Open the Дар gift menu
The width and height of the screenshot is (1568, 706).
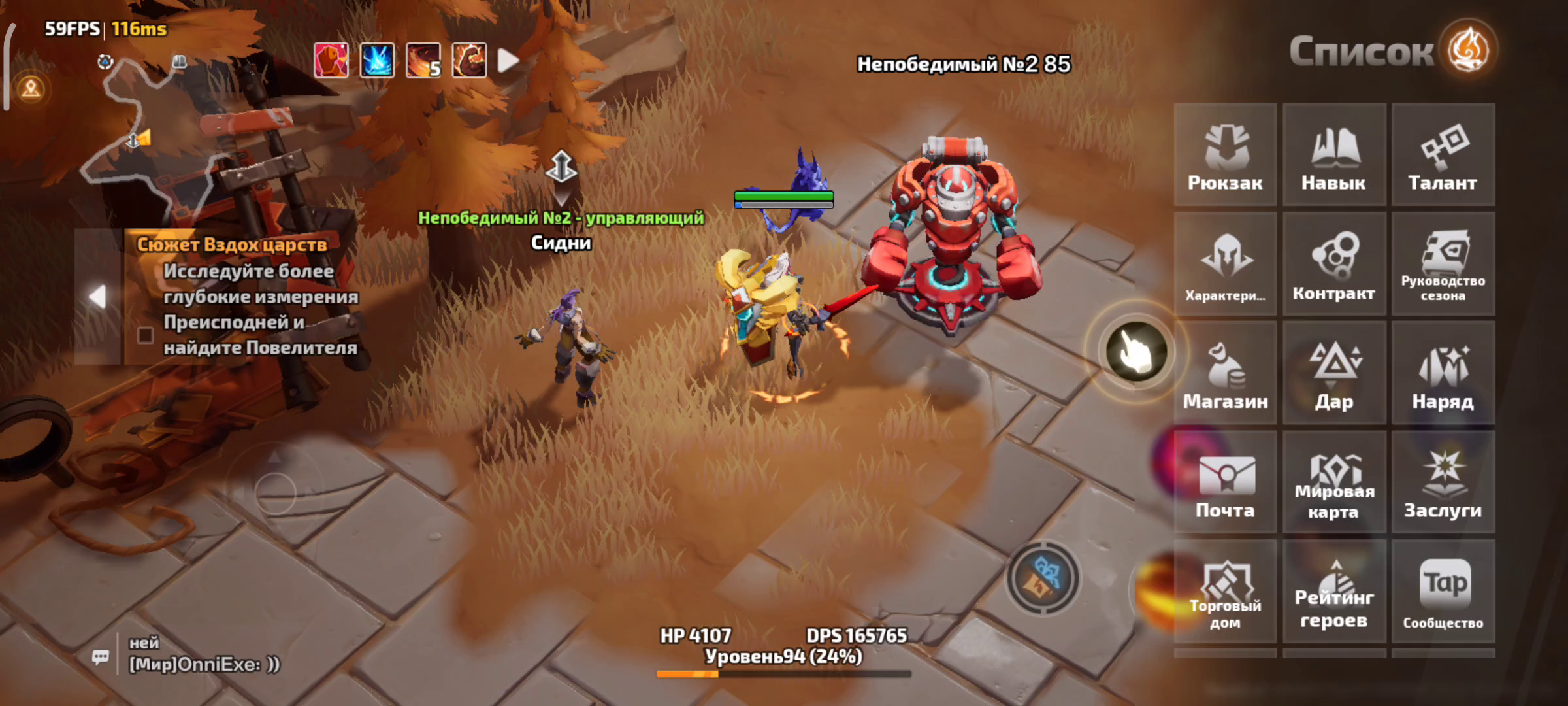point(1334,373)
